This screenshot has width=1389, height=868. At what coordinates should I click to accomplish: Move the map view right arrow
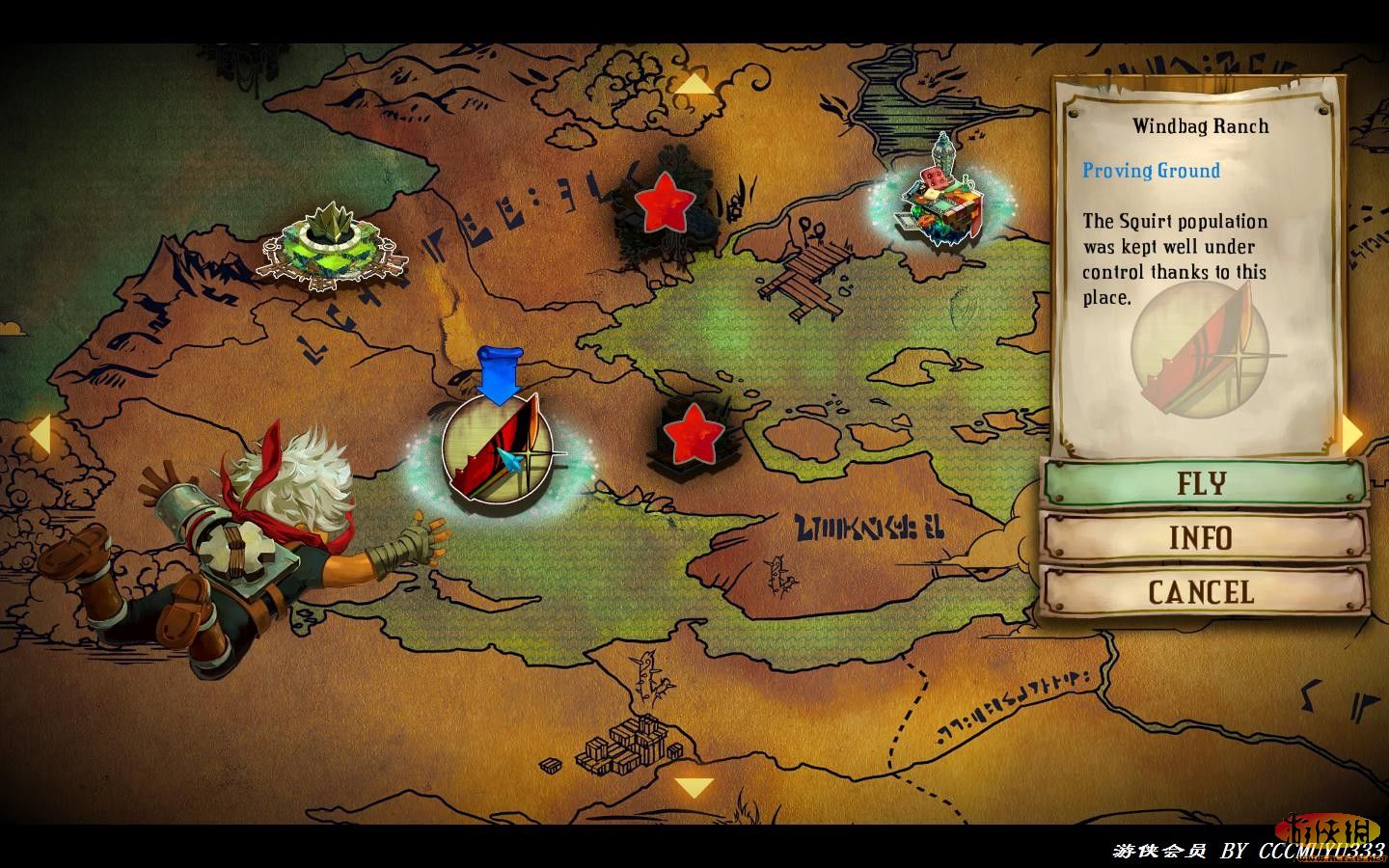pyautogui.click(x=1352, y=434)
